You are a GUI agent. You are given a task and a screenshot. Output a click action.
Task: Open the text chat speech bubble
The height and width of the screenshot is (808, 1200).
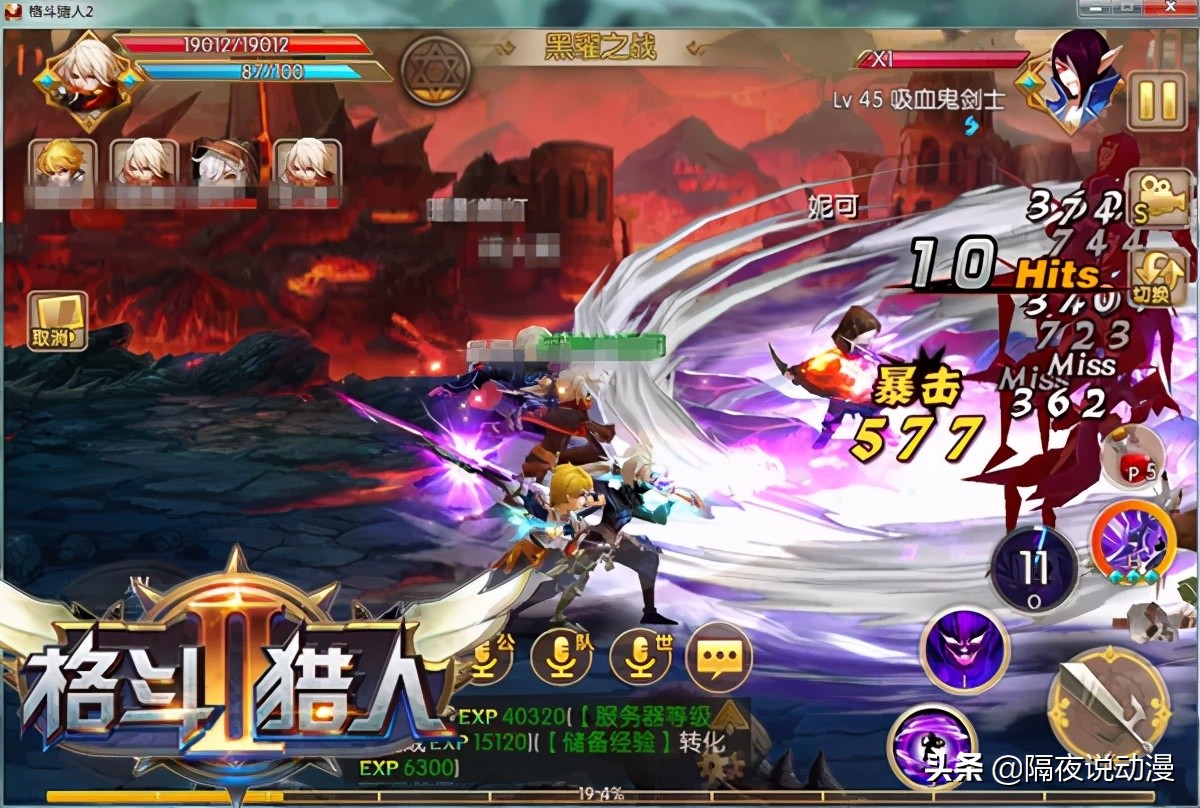pyautogui.click(x=719, y=655)
